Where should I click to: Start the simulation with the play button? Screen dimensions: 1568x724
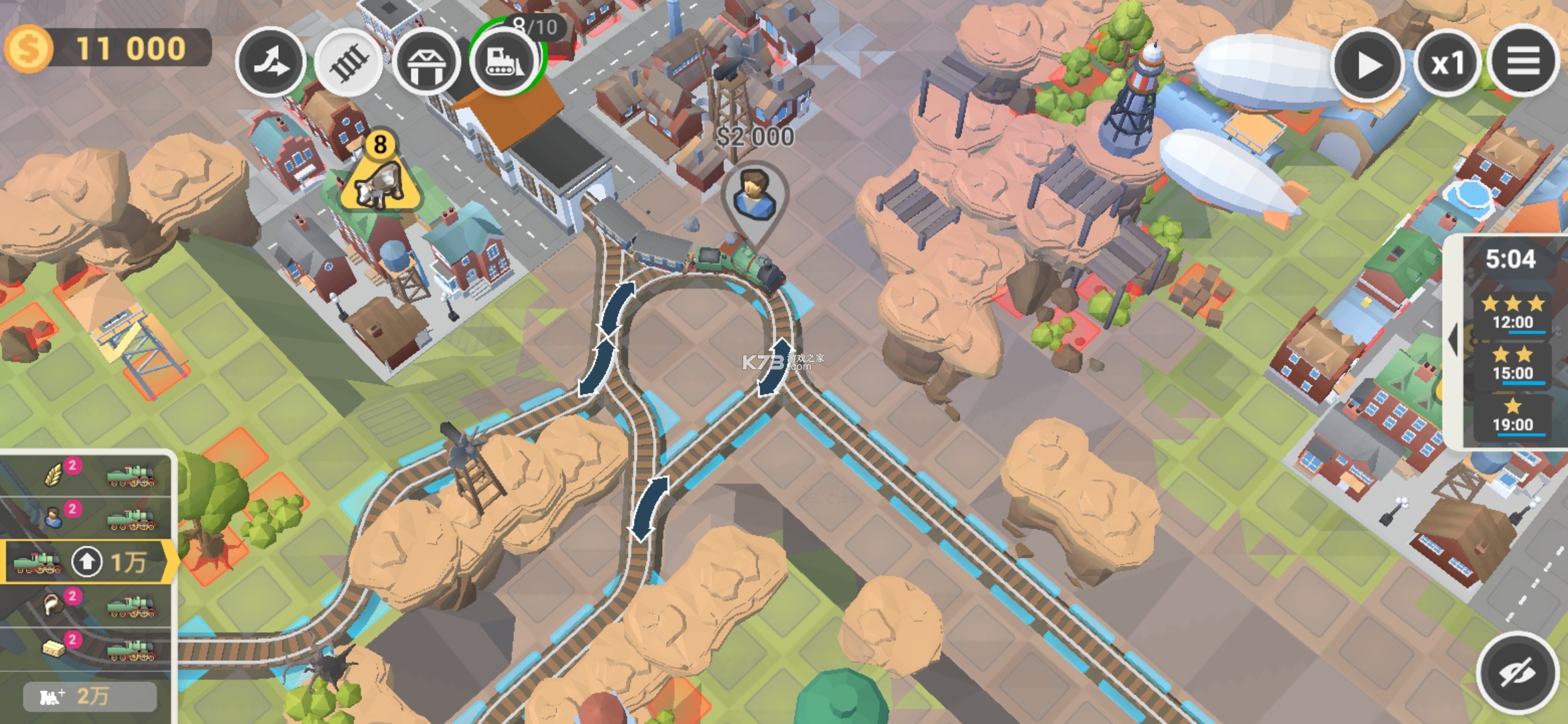point(1367,65)
